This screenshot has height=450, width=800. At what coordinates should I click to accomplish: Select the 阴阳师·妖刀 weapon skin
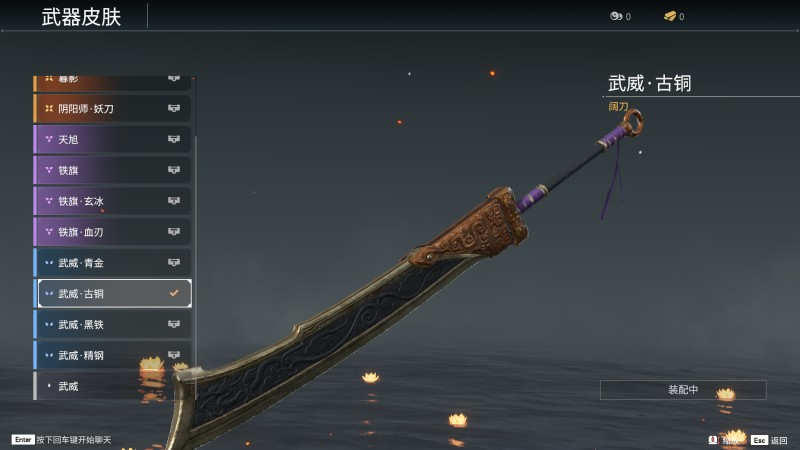click(112, 108)
